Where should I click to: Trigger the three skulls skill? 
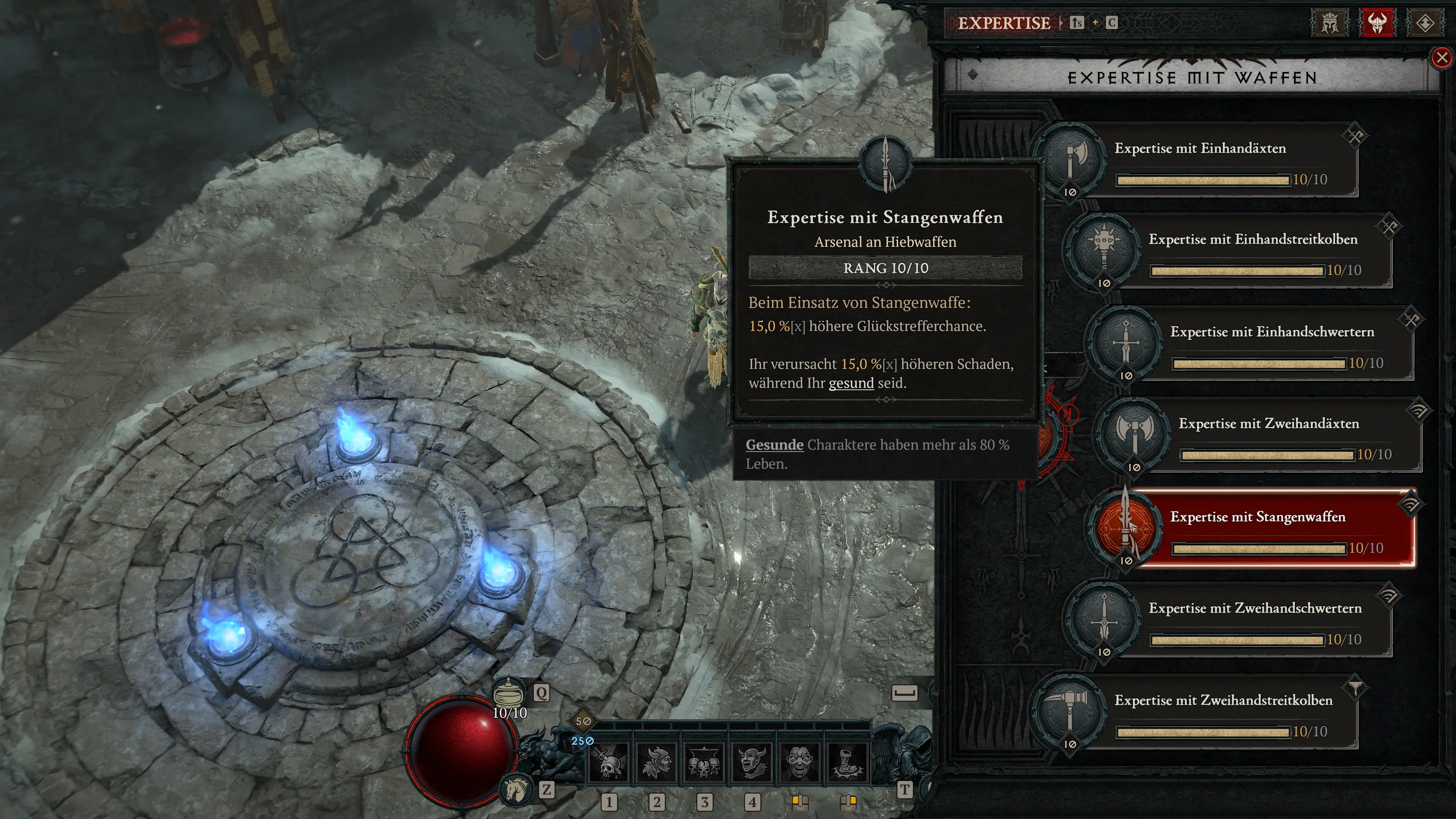(x=704, y=763)
